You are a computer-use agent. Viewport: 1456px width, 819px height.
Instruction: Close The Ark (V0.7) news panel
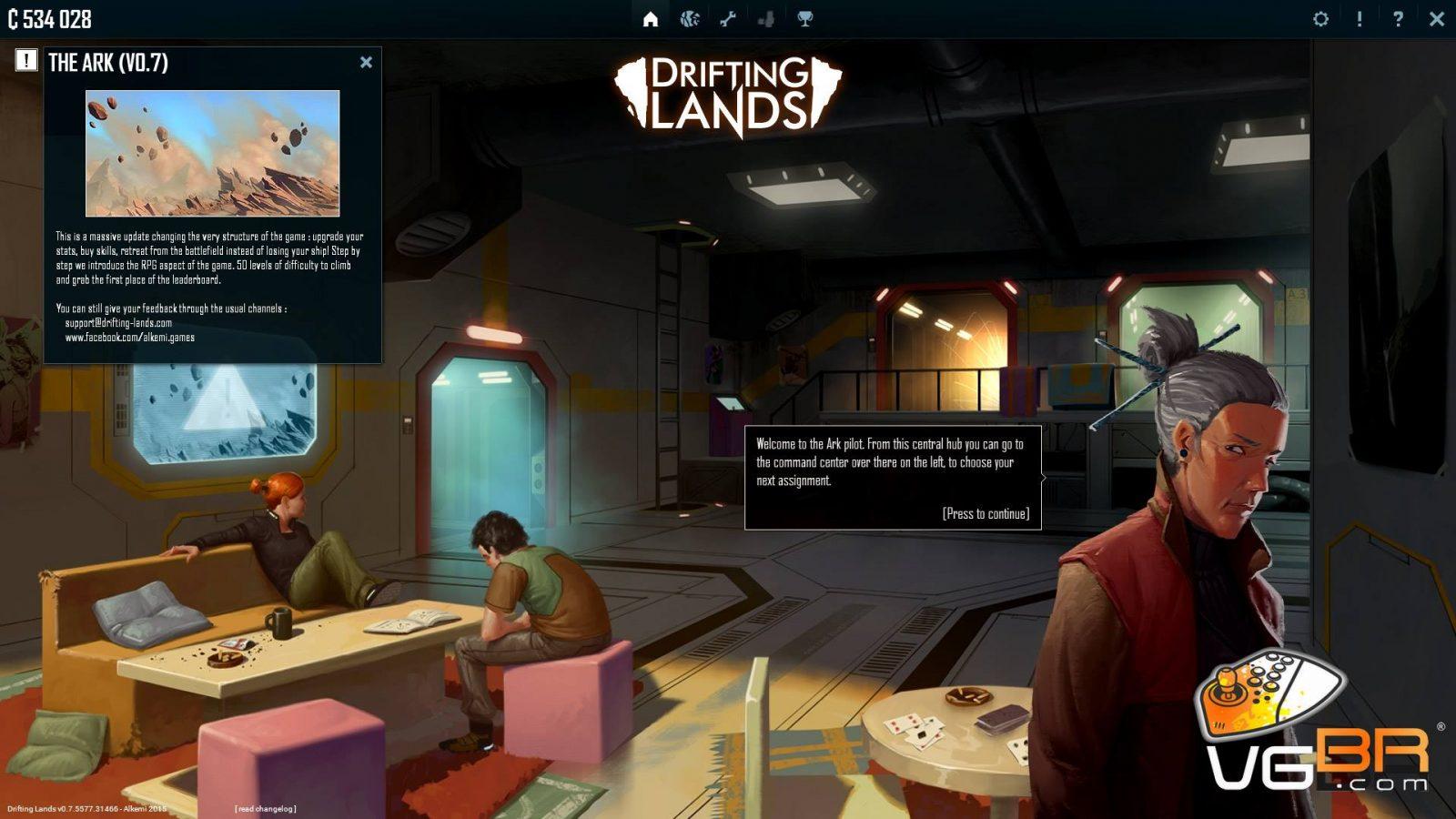(366, 62)
